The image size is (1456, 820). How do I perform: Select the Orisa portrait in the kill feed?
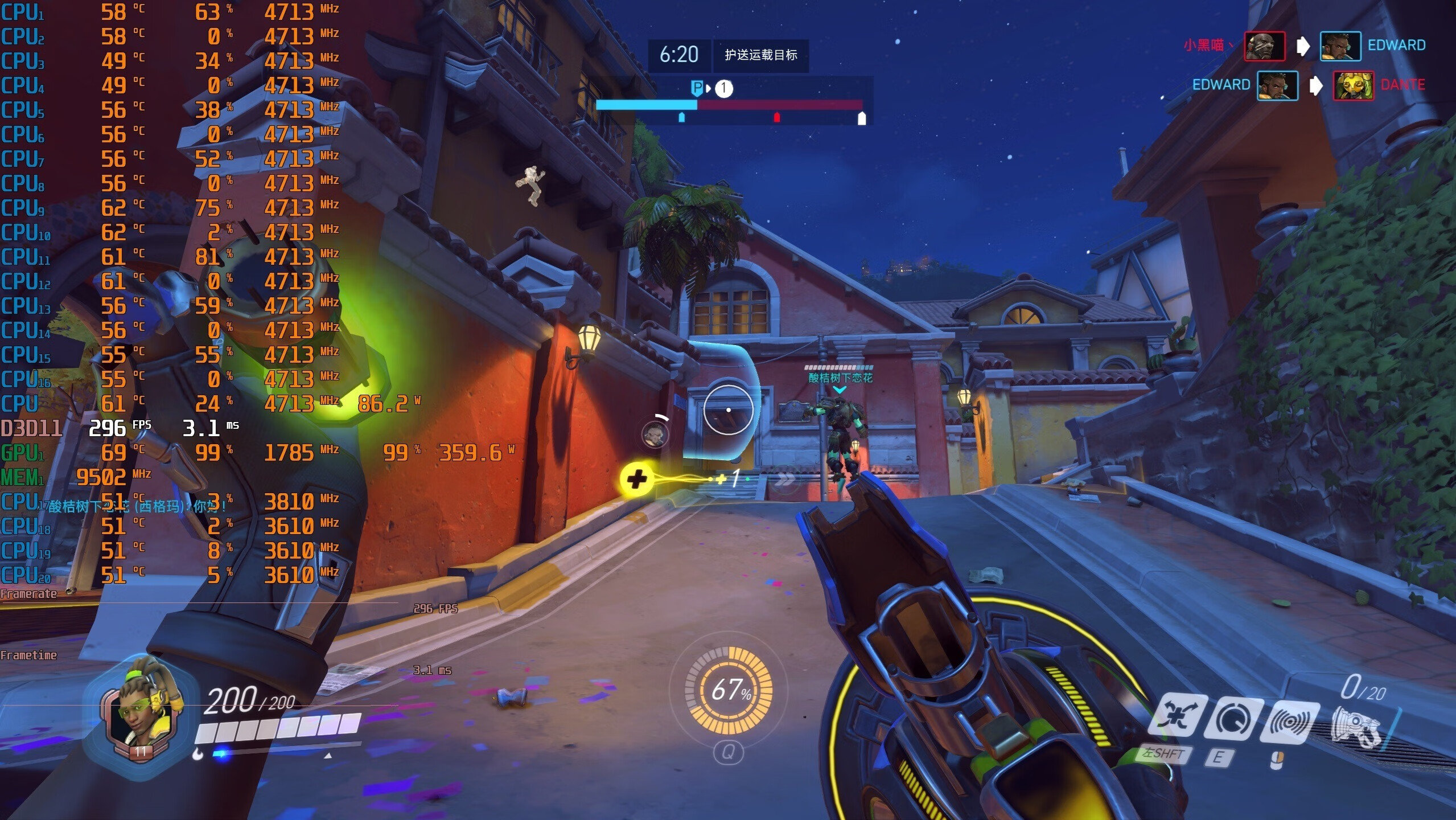(x=1353, y=86)
